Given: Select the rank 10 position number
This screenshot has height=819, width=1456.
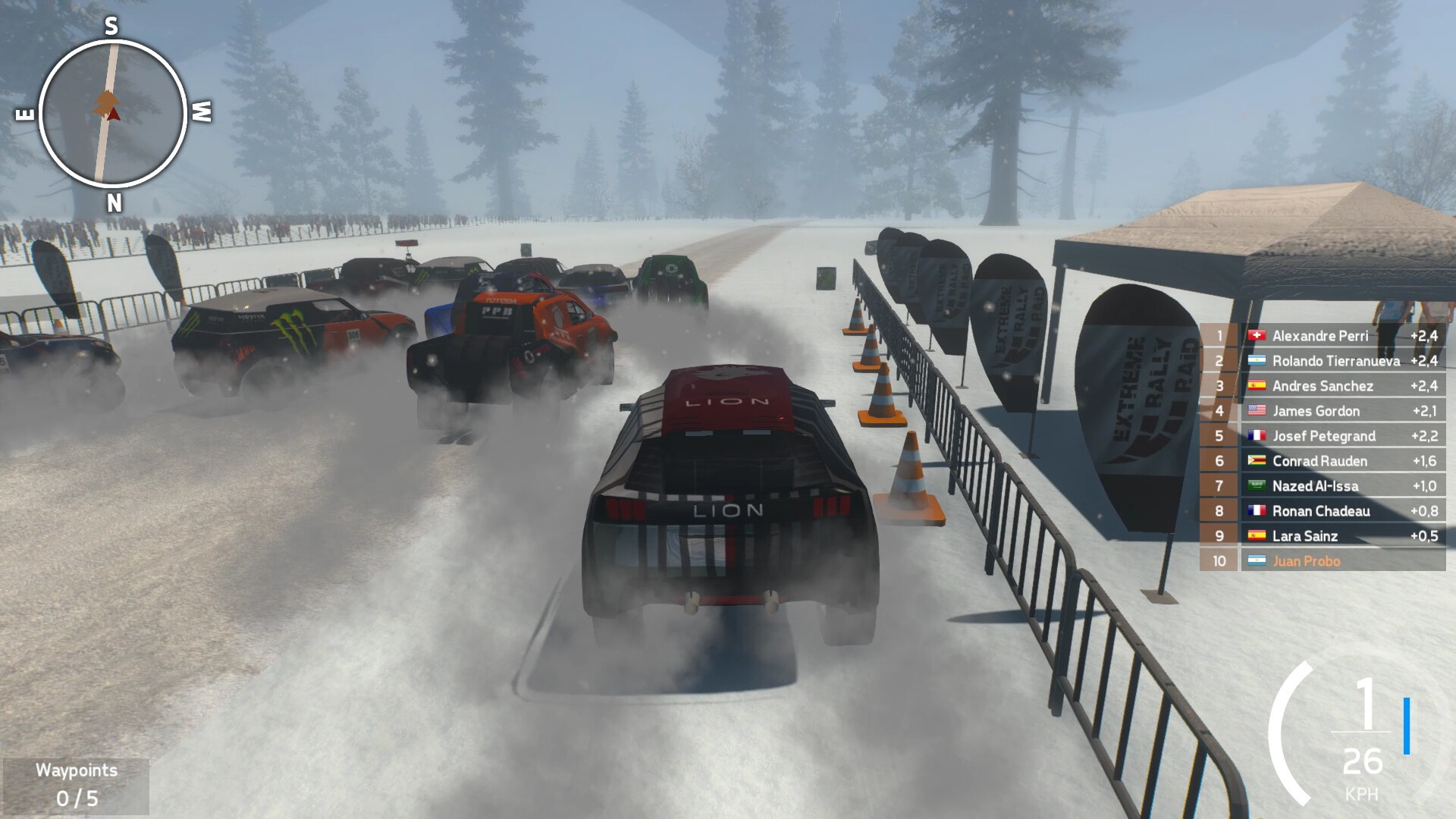Looking at the screenshot, I should [x=1219, y=561].
